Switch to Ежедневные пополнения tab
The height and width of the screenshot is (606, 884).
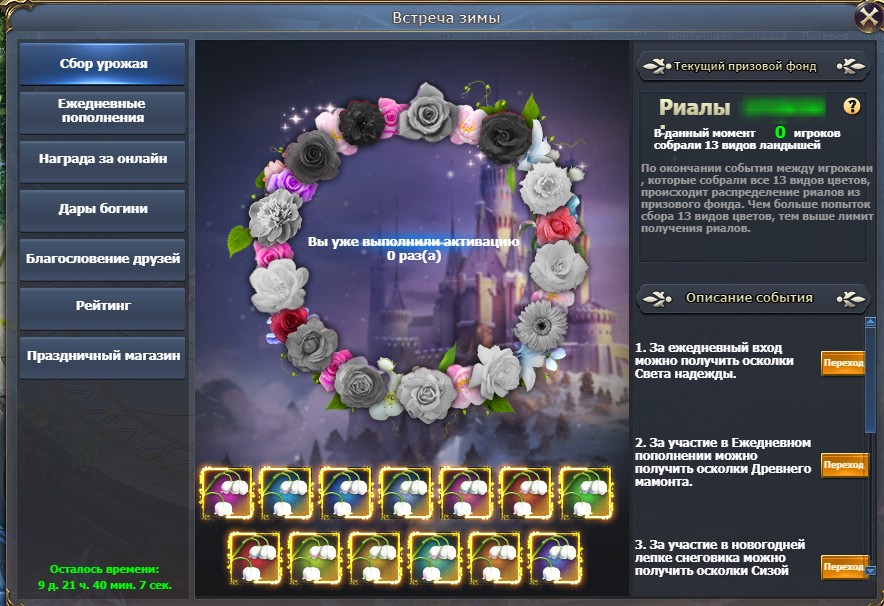(x=103, y=111)
